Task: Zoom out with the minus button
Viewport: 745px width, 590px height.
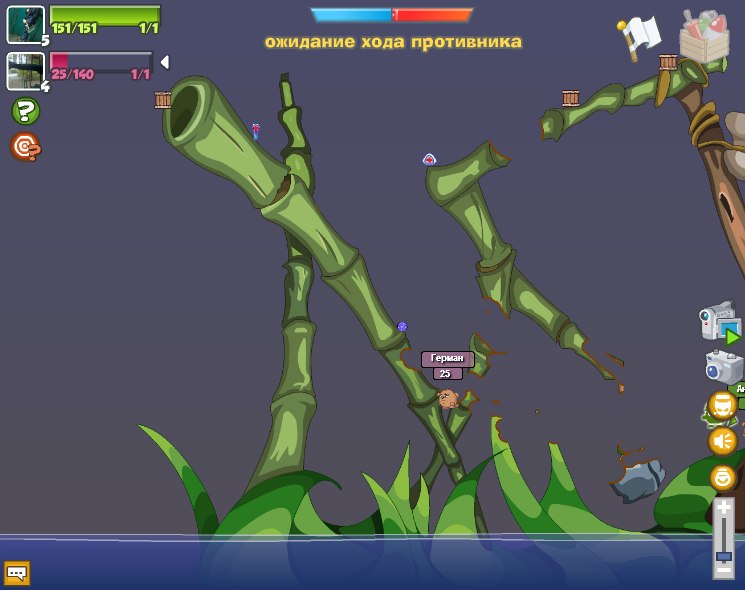Action: tap(723, 570)
